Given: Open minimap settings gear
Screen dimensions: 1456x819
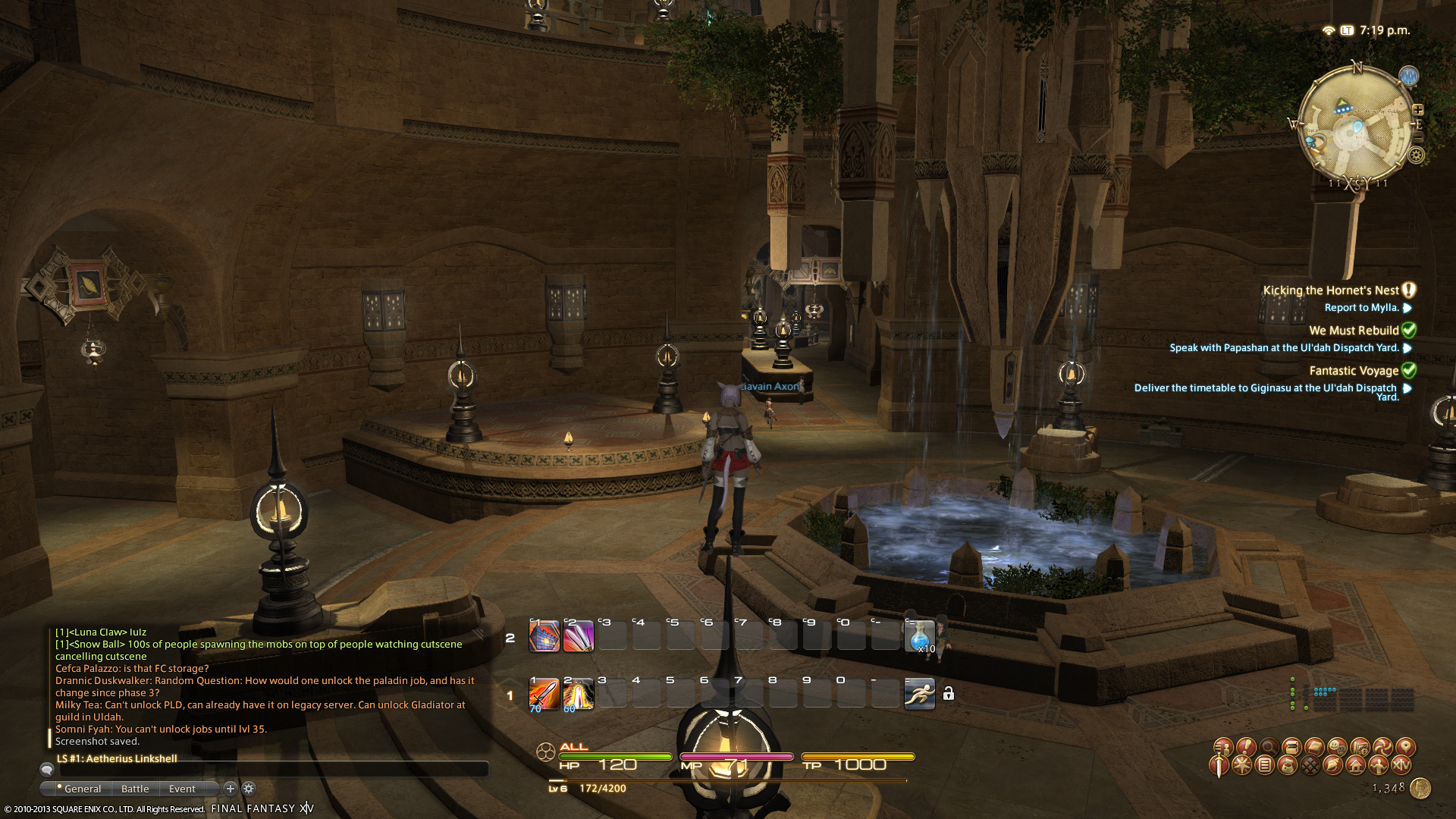Looking at the screenshot, I should point(1416,155).
